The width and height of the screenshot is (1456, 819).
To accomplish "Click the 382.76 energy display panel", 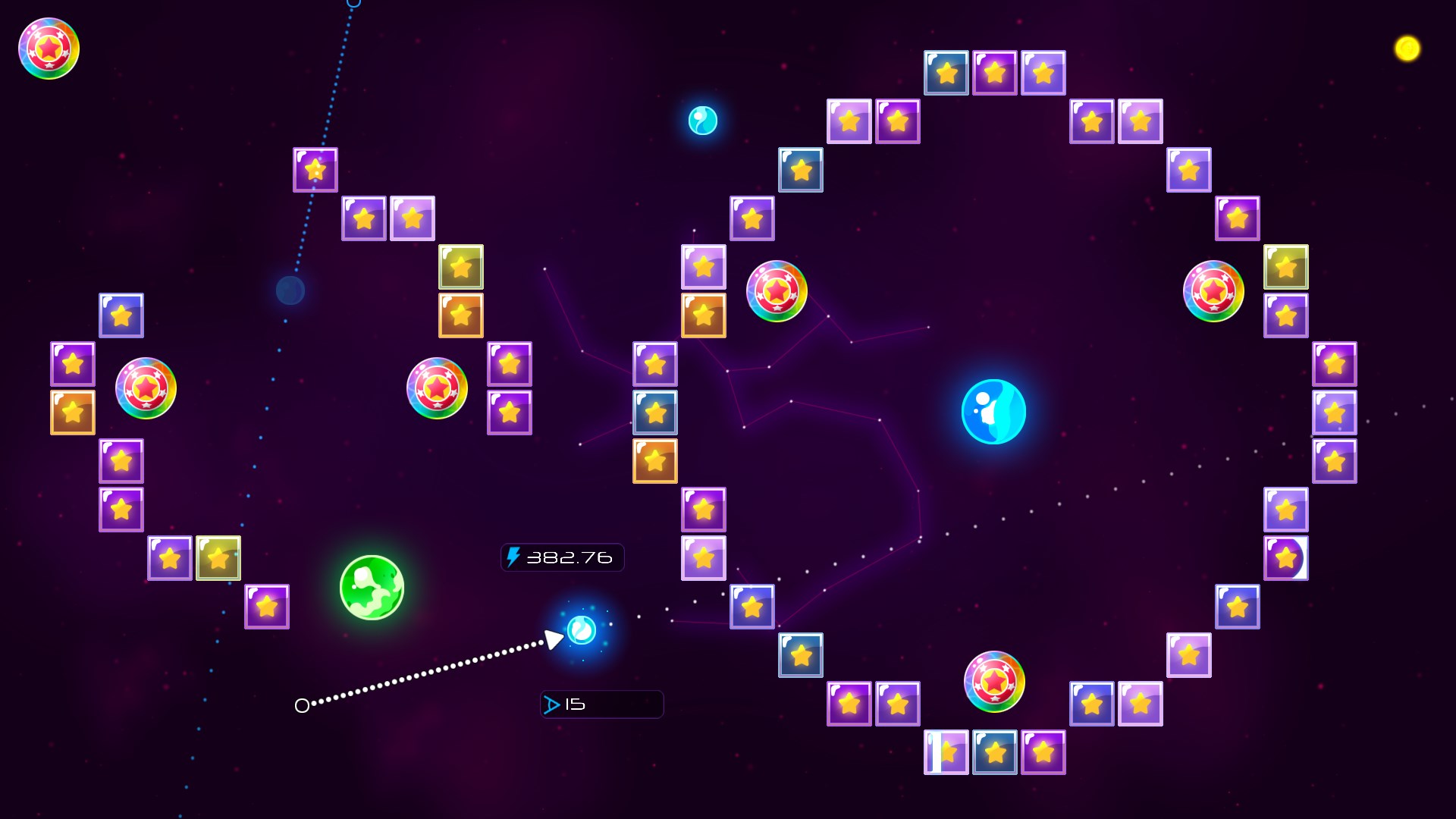I will point(563,558).
